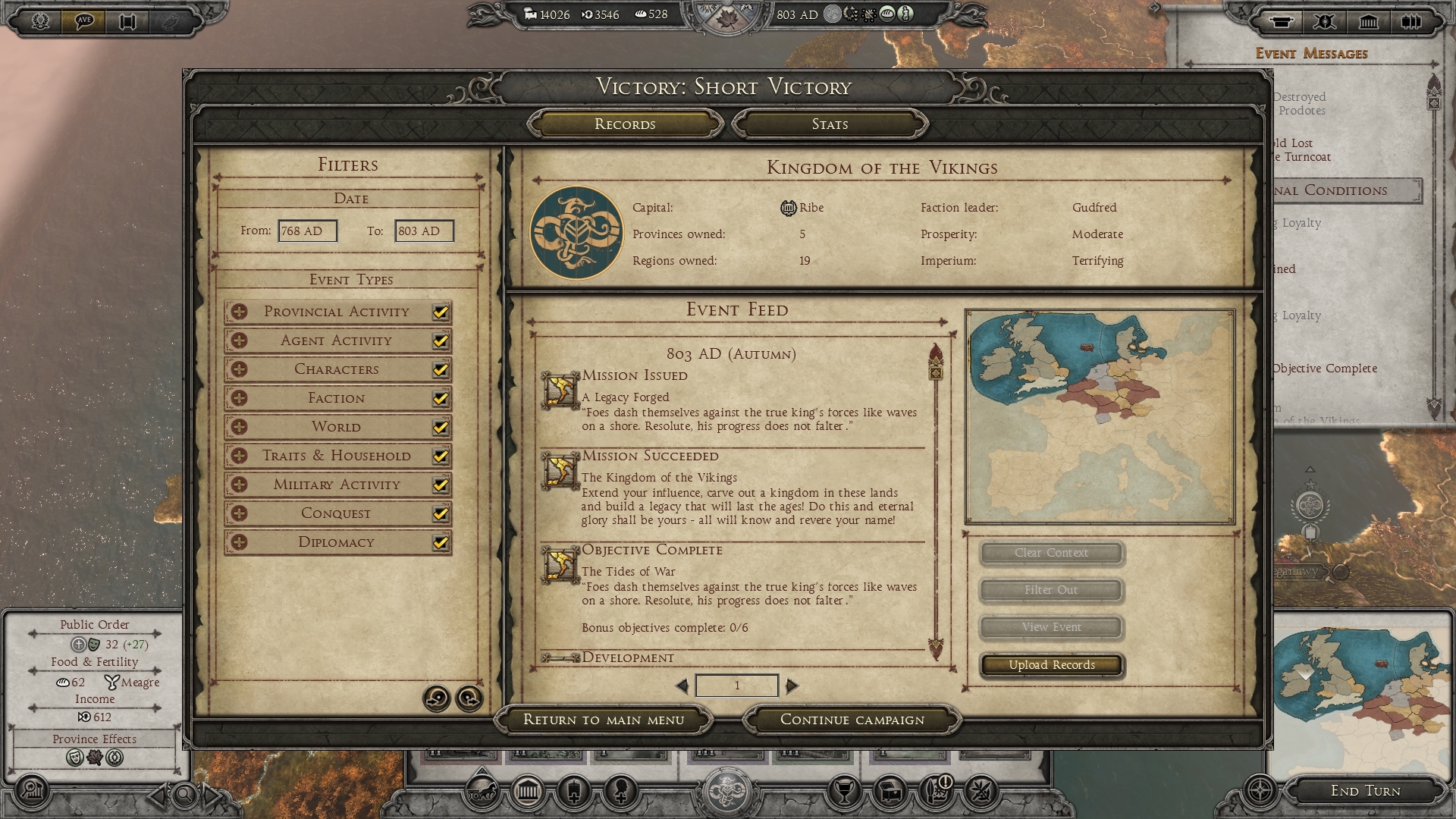Go to previous event feed page
Screen dimensions: 1456x819
click(x=682, y=686)
